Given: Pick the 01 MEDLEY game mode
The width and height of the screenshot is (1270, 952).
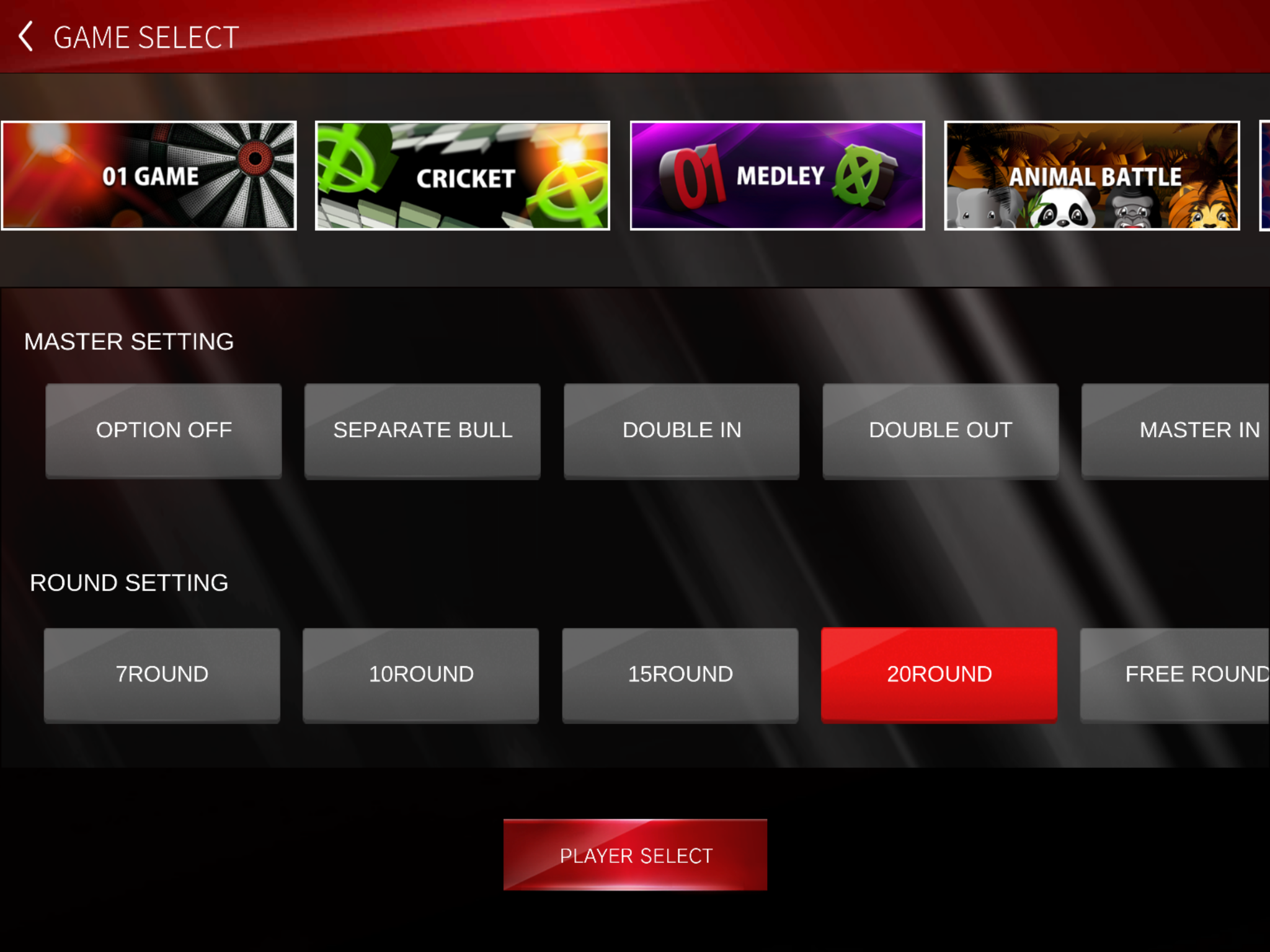Looking at the screenshot, I should point(777,175).
